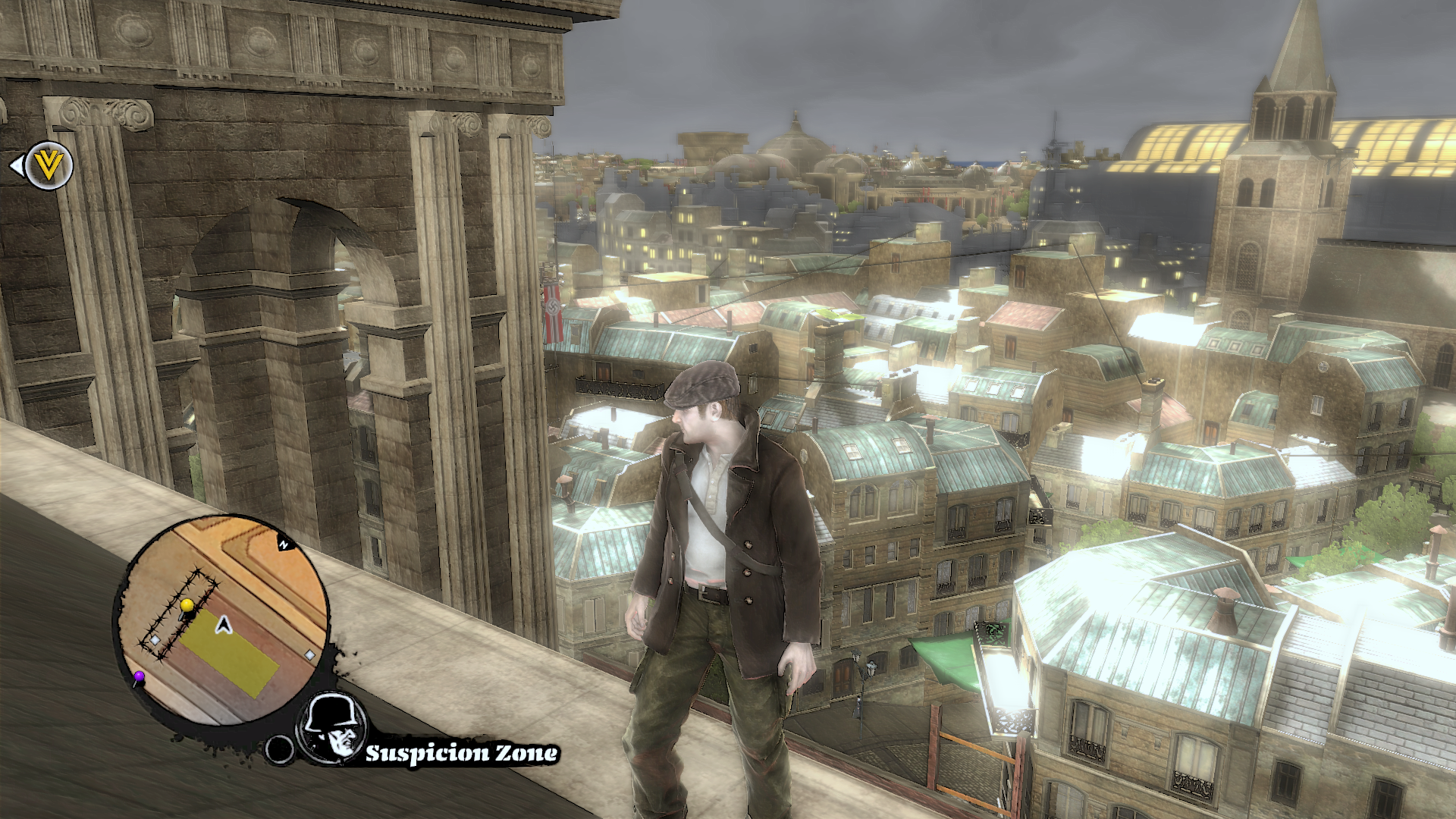Image resolution: width=1456 pixels, height=819 pixels.
Task: Select the purple pin on the minimap edge
Action: [139, 676]
